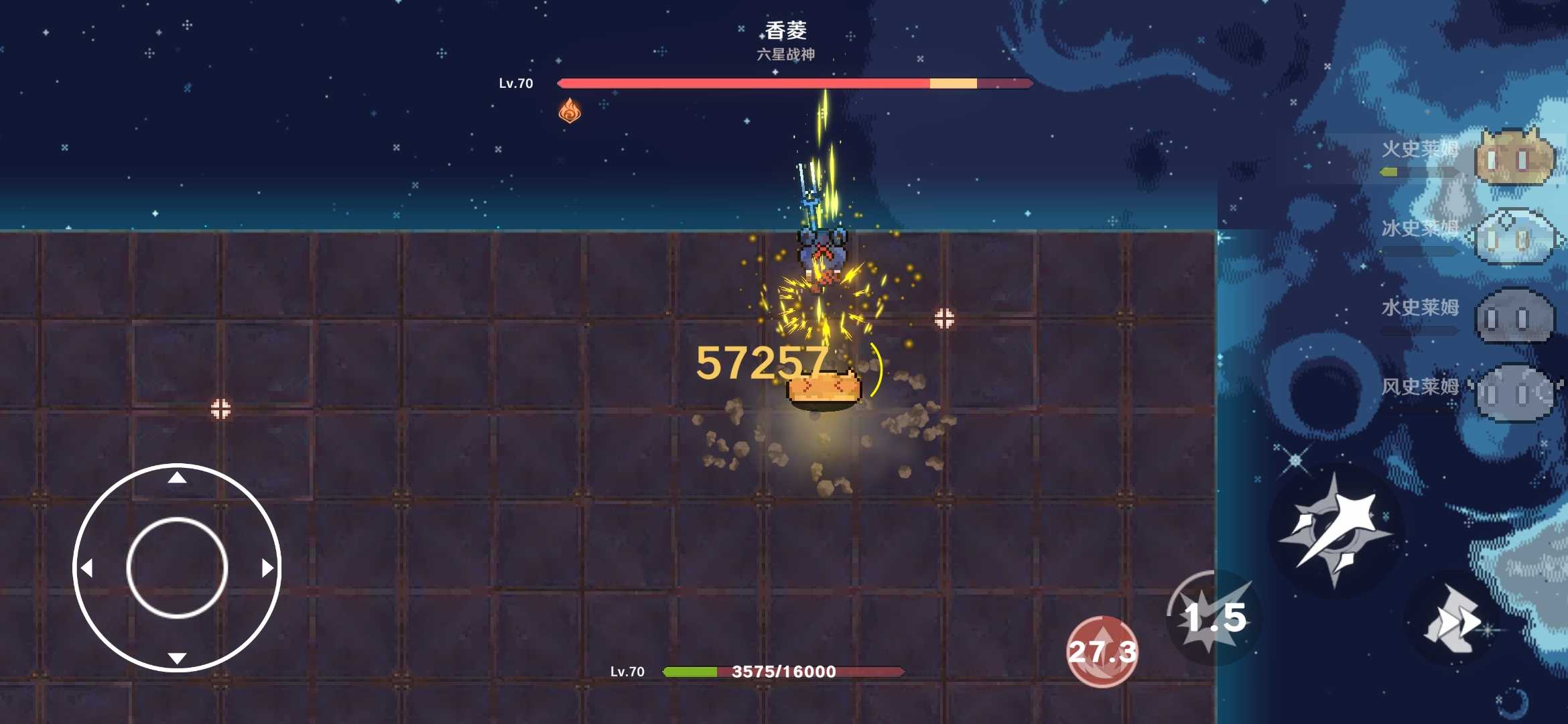Open the 火史莱姆 enemy list entry
This screenshot has width=1568, height=724.
tap(1421, 149)
